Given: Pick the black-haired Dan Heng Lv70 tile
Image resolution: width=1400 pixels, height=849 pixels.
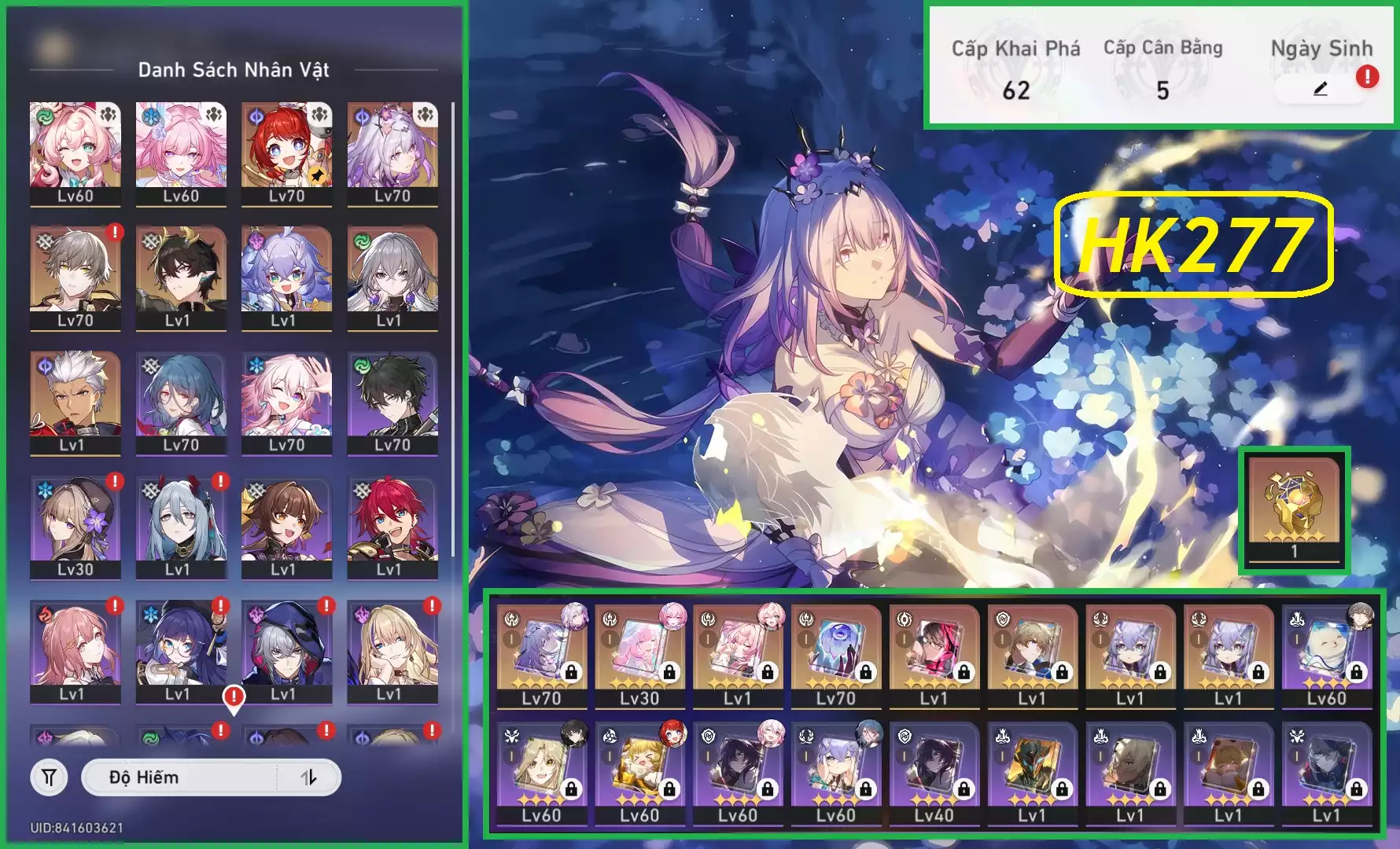Looking at the screenshot, I should (x=392, y=402).
